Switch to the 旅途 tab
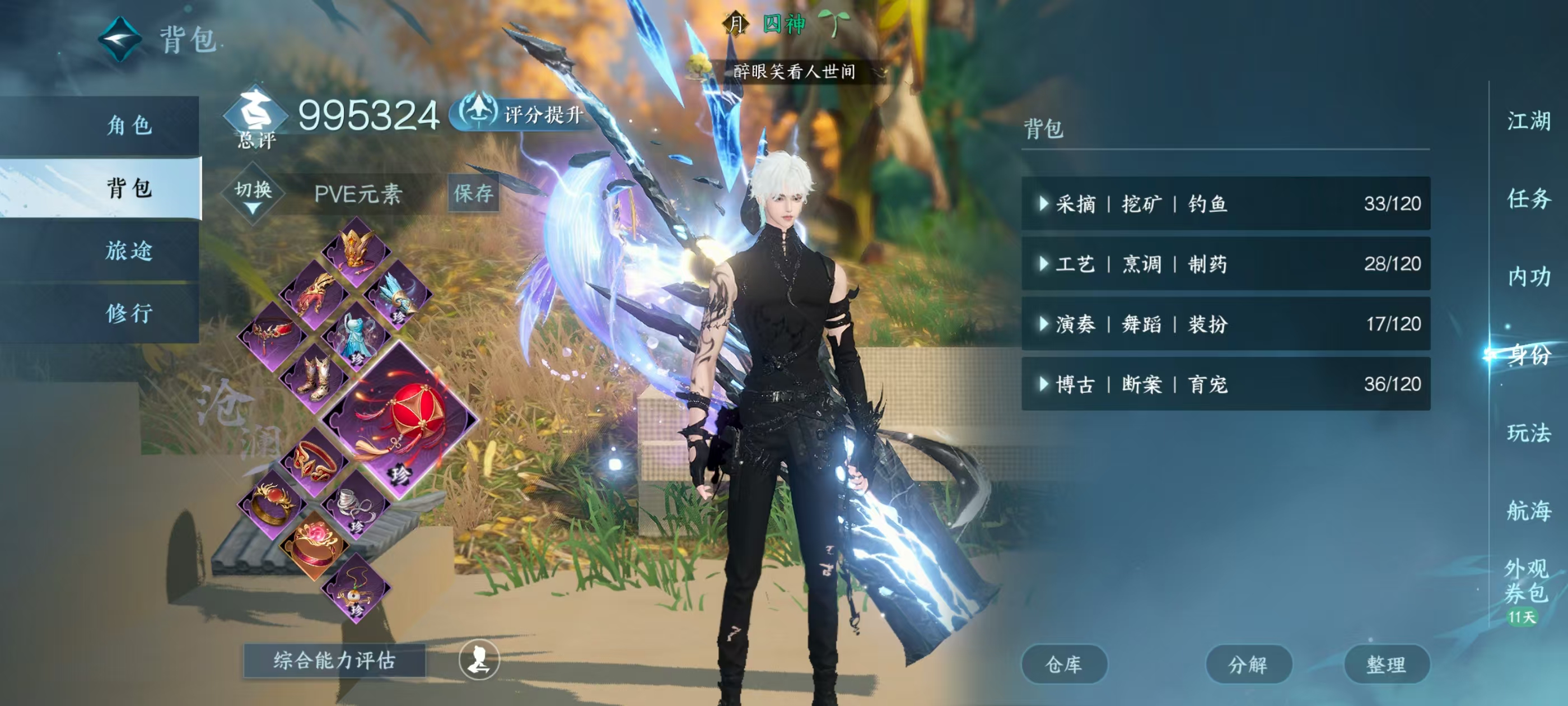Screen dimensions: 1568x706 tap(129, 251)
